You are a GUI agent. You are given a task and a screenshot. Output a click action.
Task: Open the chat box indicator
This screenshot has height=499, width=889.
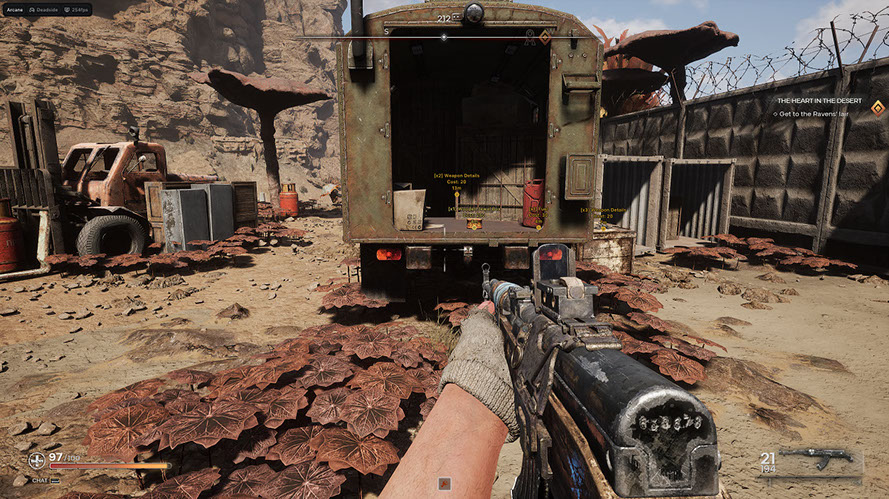coord(39,480)
